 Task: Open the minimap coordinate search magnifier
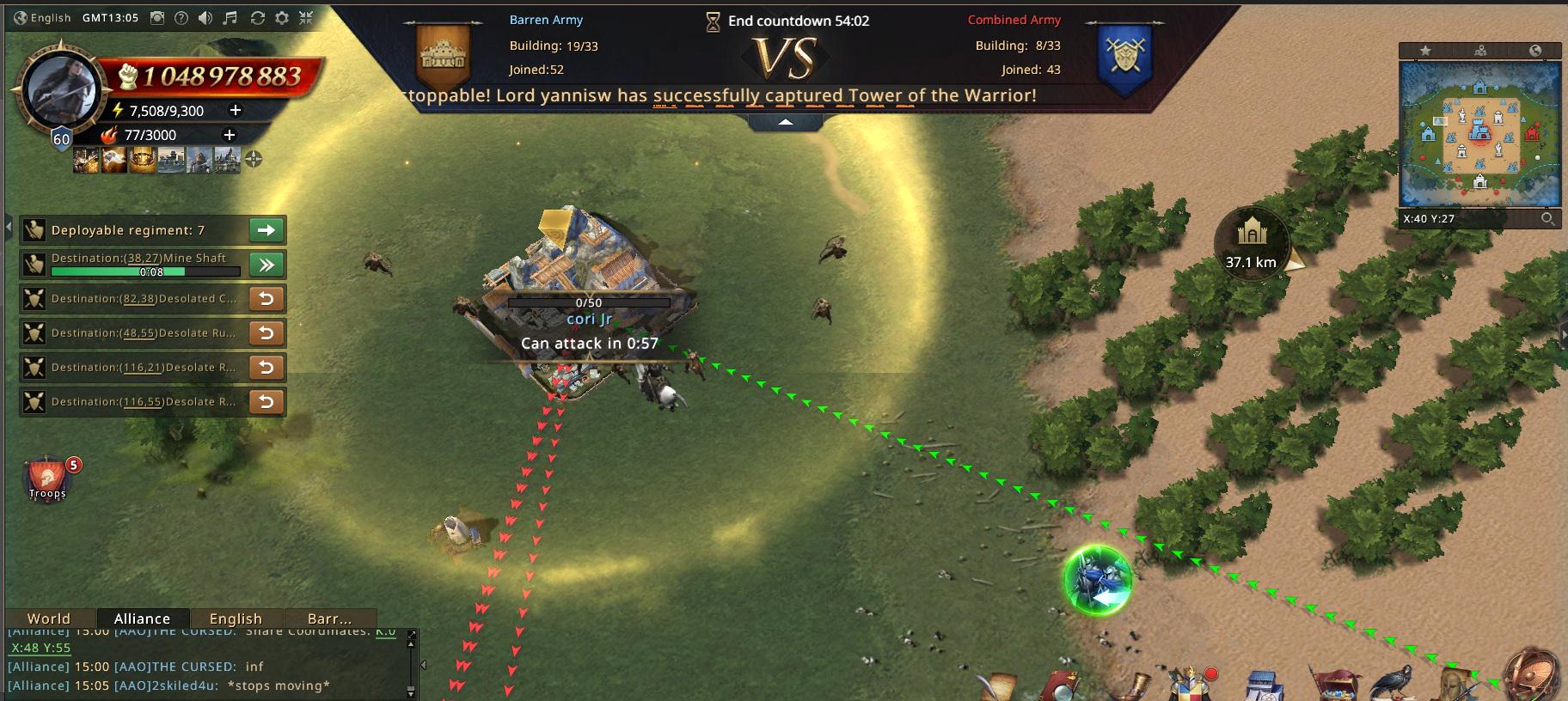click(1547, 218)
